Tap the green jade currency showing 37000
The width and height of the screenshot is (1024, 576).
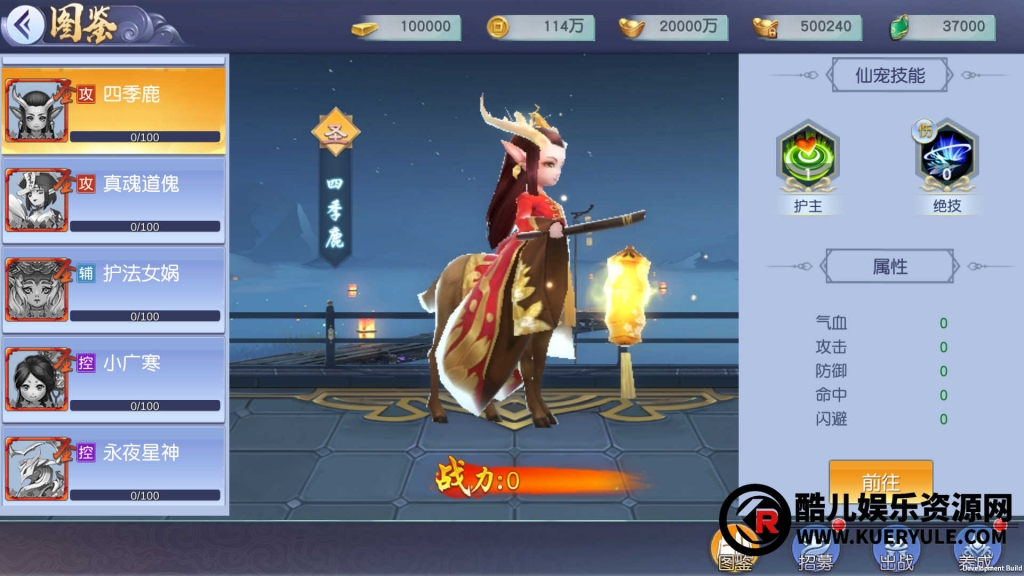click(x=939, y=27)
